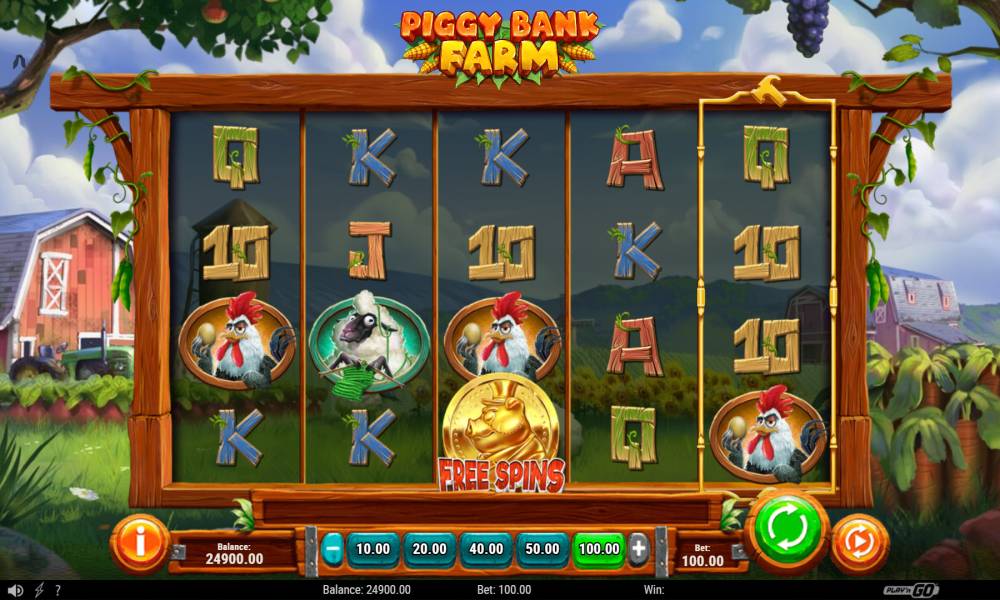Open help with the question mark icon
Viewport: 1000px width, 600px height.
pyautogui.click(x=58, y=590)
